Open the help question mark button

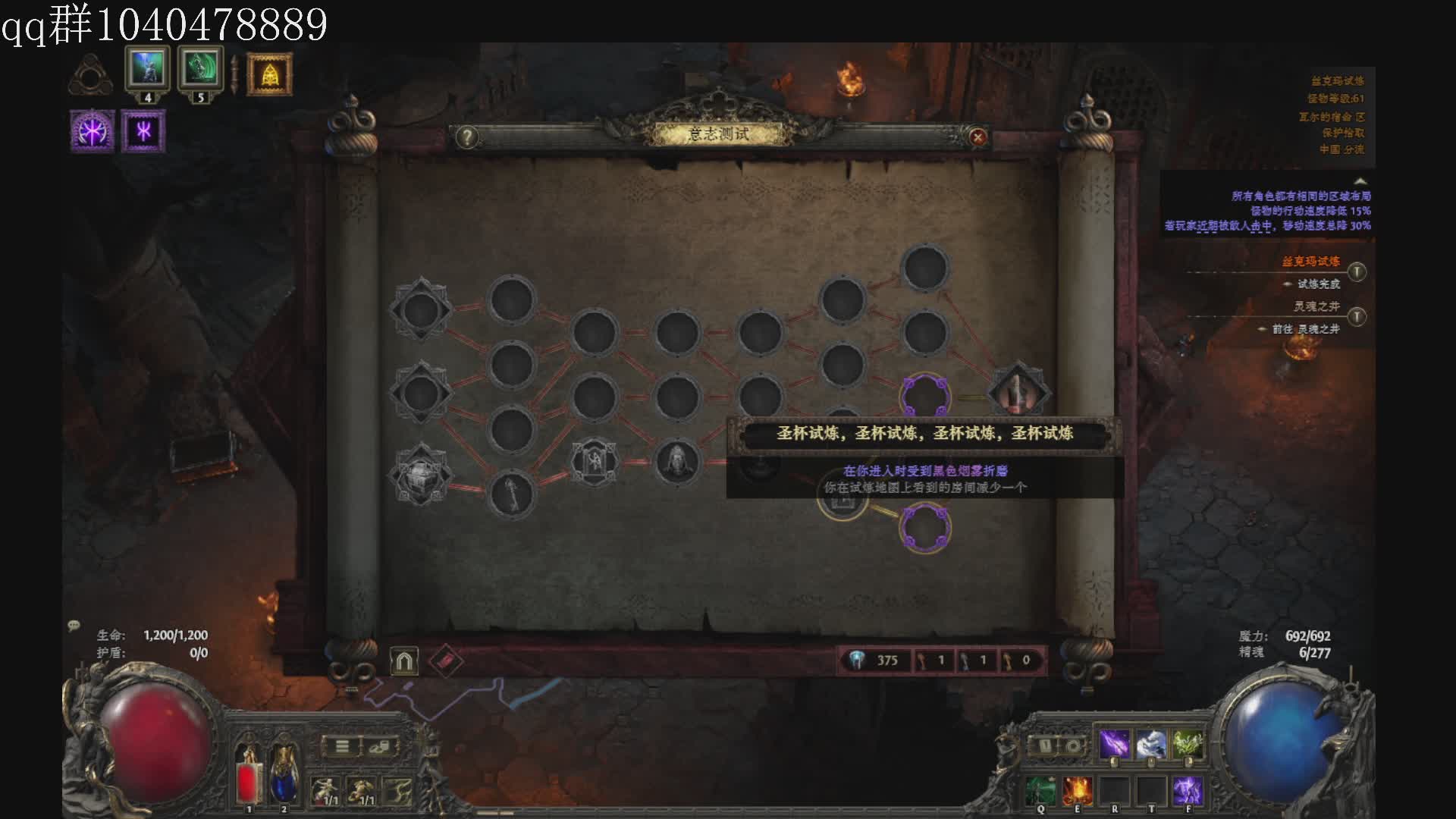click(x=467, y=137)
